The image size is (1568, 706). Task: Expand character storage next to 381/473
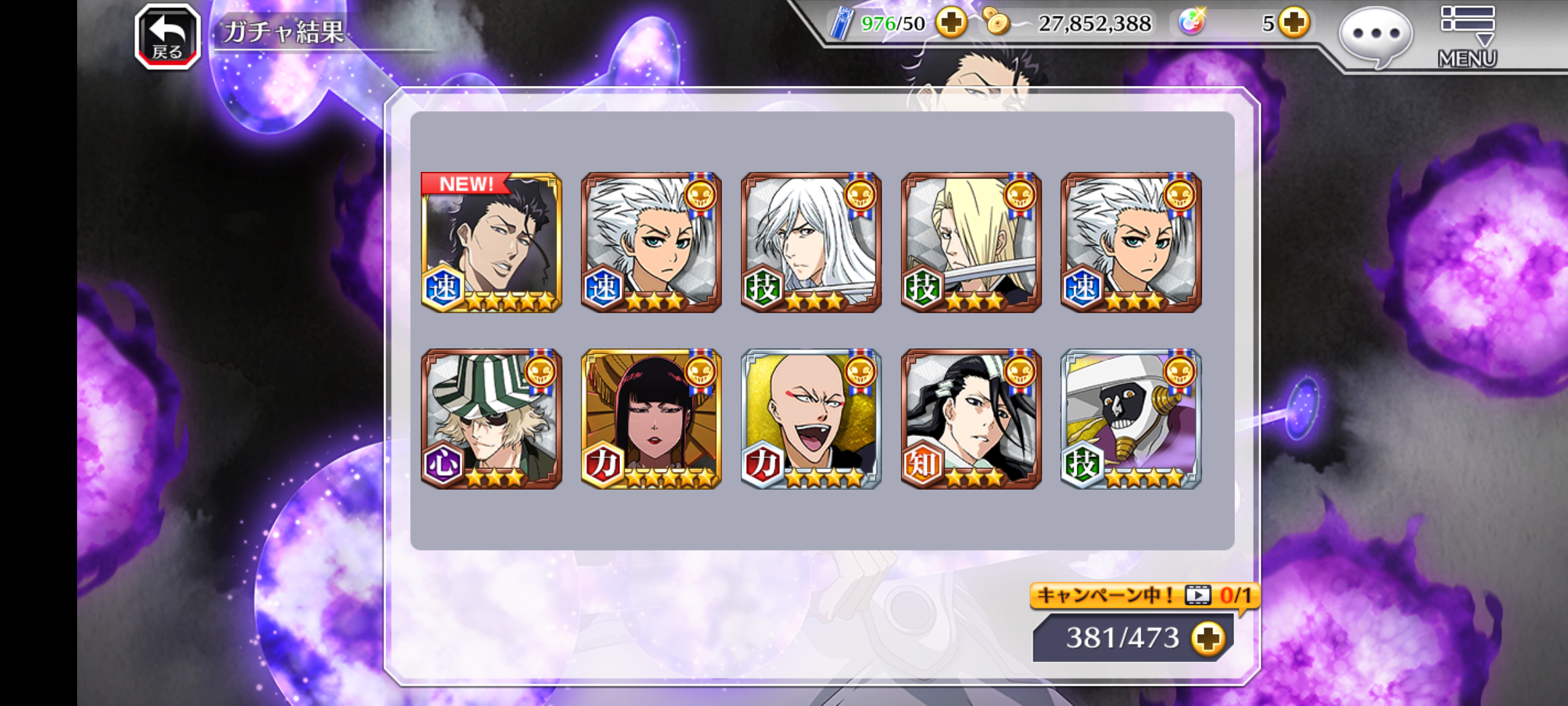coord(1207,638)
